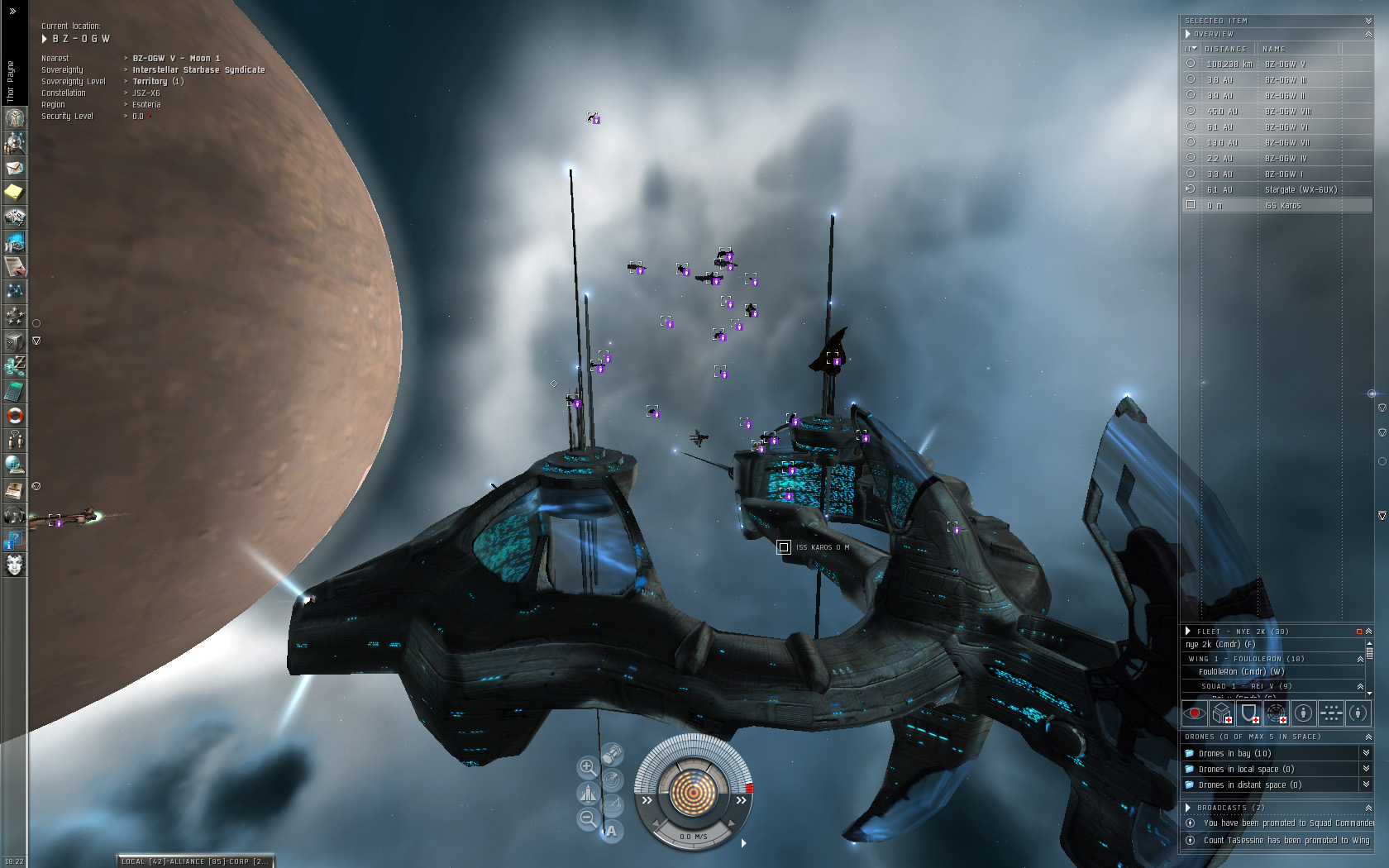Expand the sidebar with the double-arrow button

click(x=12, y=11)
